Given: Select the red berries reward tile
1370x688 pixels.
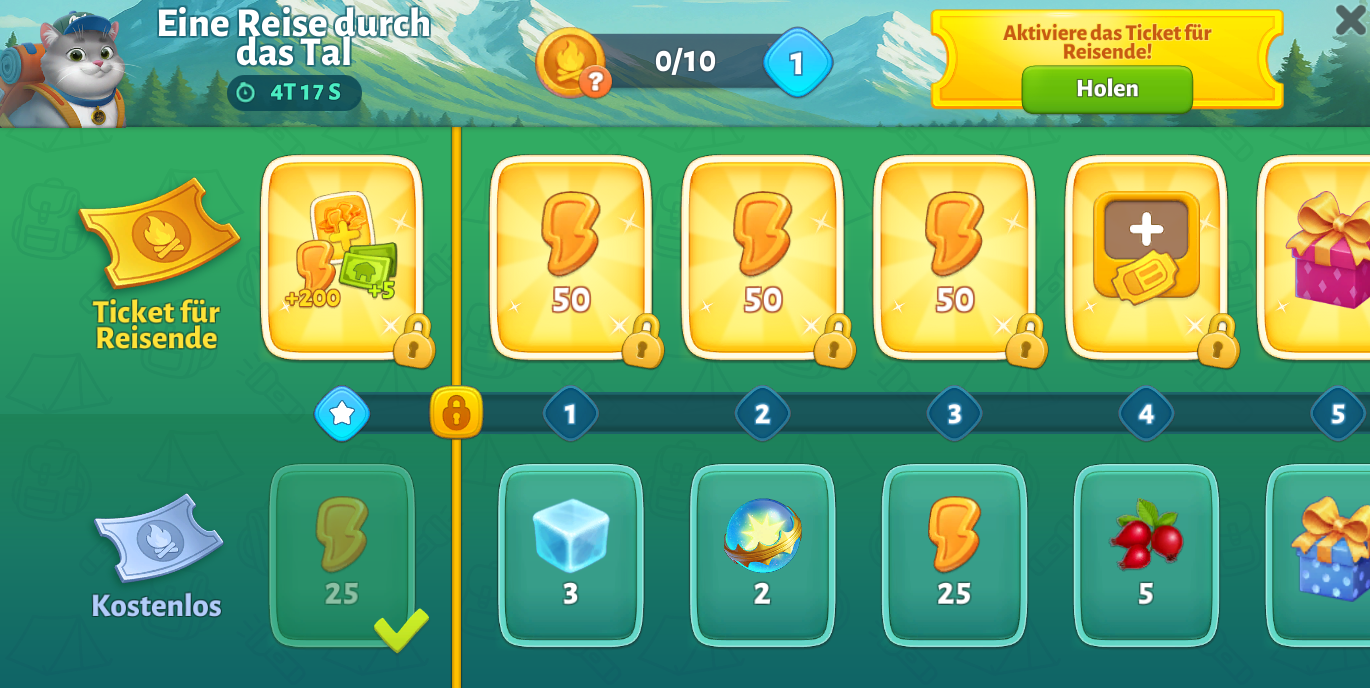Looking at the screenshot, I should click(1146, 554).
